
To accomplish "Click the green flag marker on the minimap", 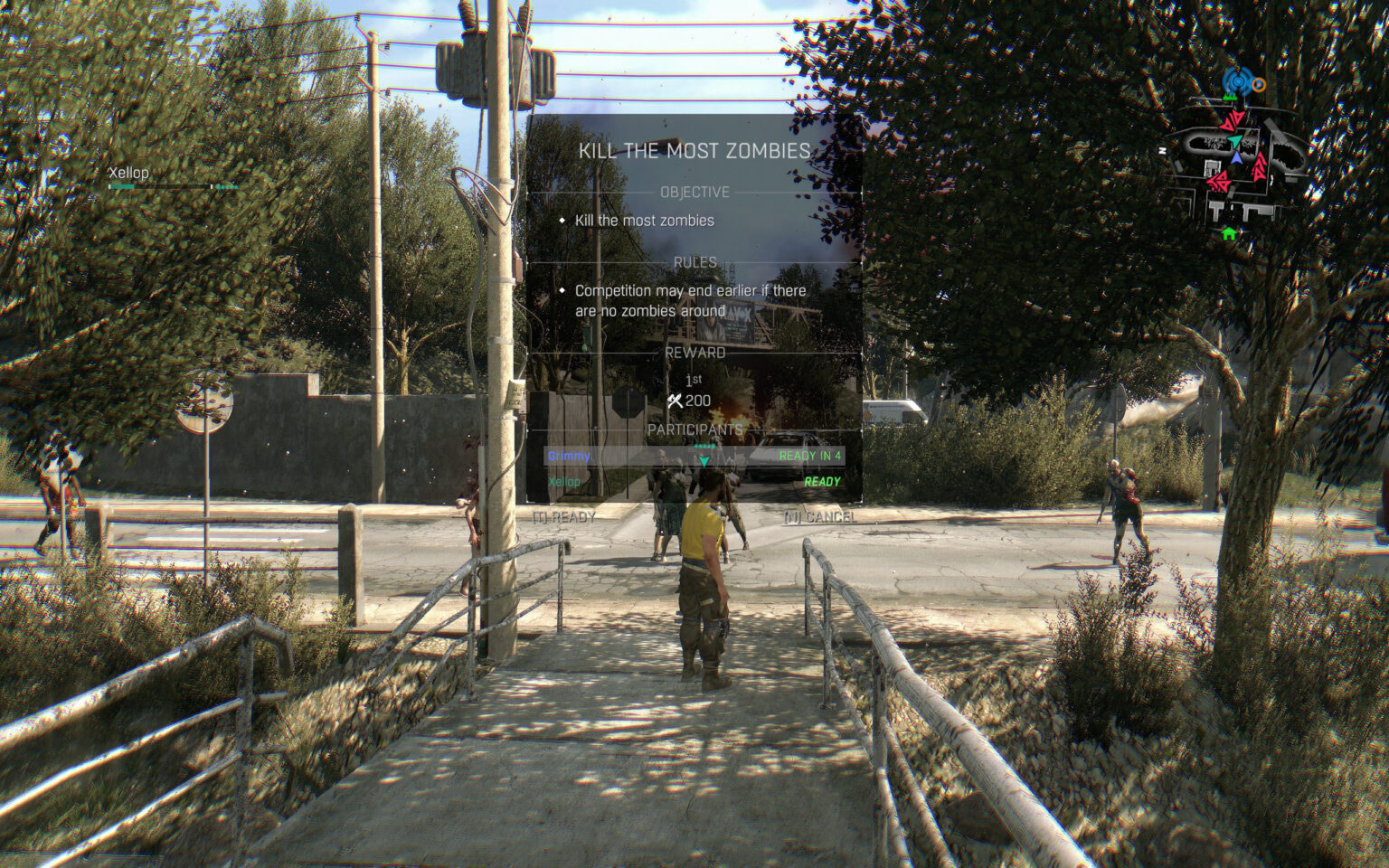I will click(1231, 98).
